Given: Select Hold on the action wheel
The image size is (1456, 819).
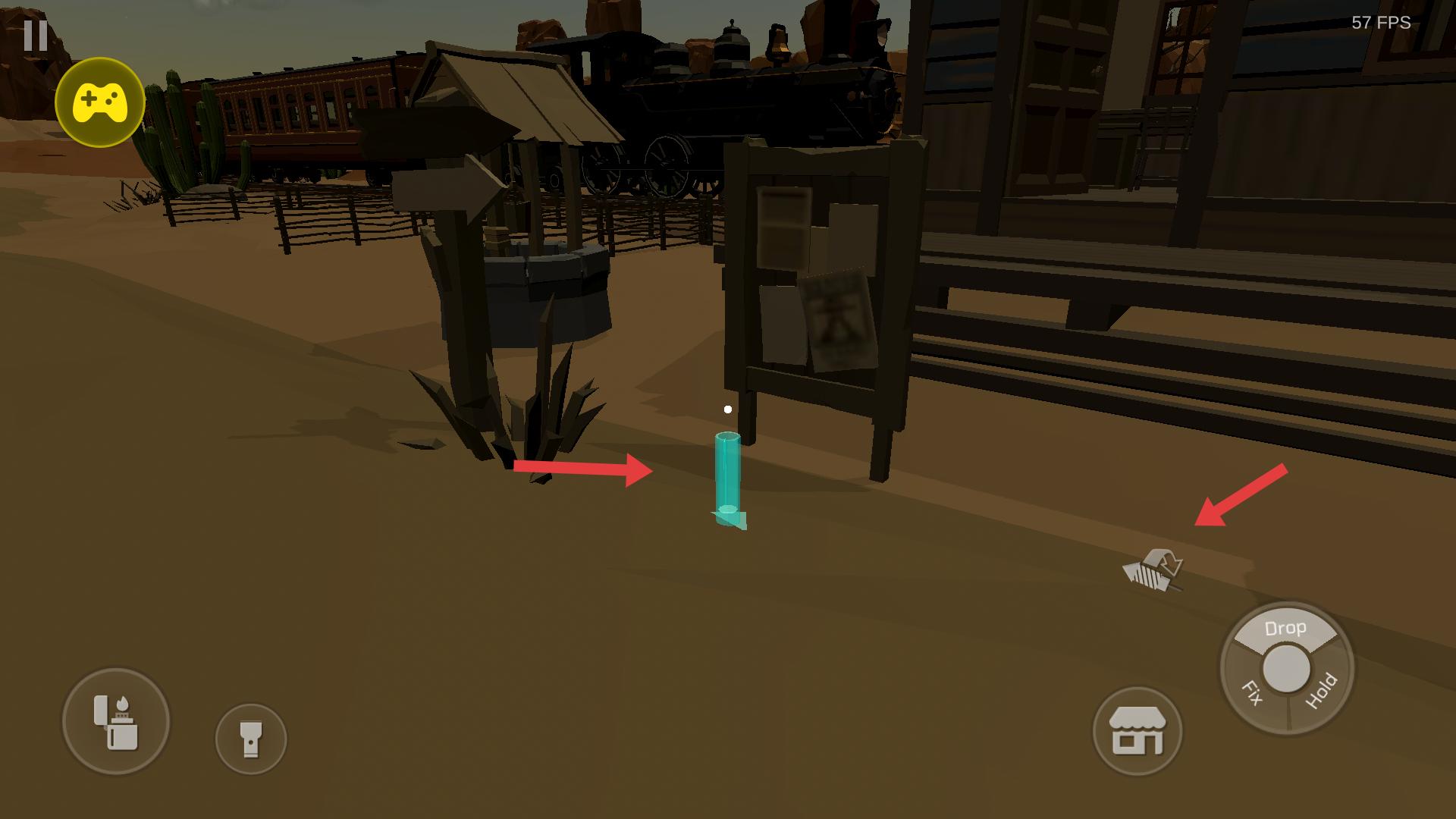Looking at the screenshot, I should click(1320, 692).
